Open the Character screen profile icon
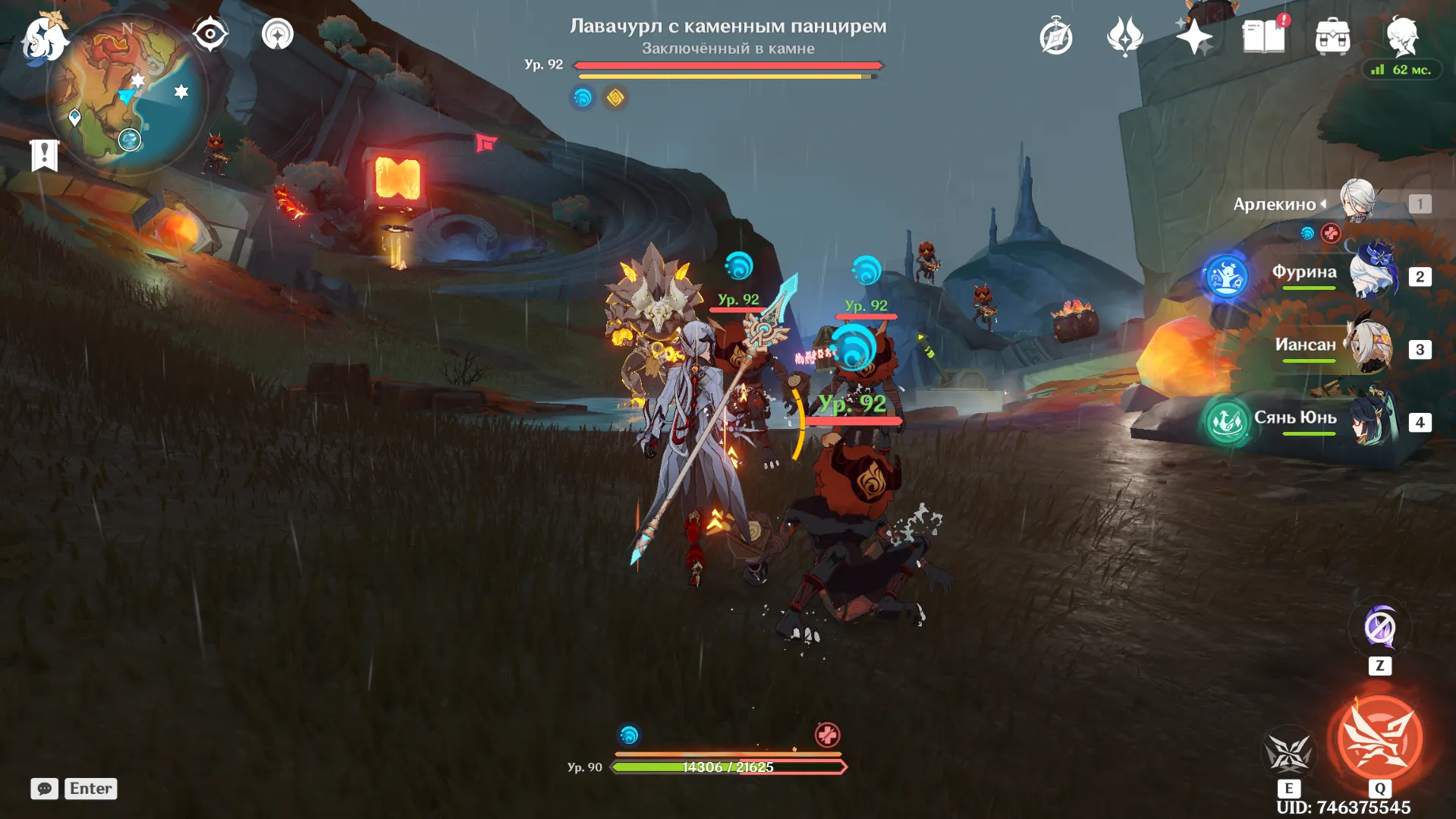The image size is (1456, 819). click(1404, 36)
